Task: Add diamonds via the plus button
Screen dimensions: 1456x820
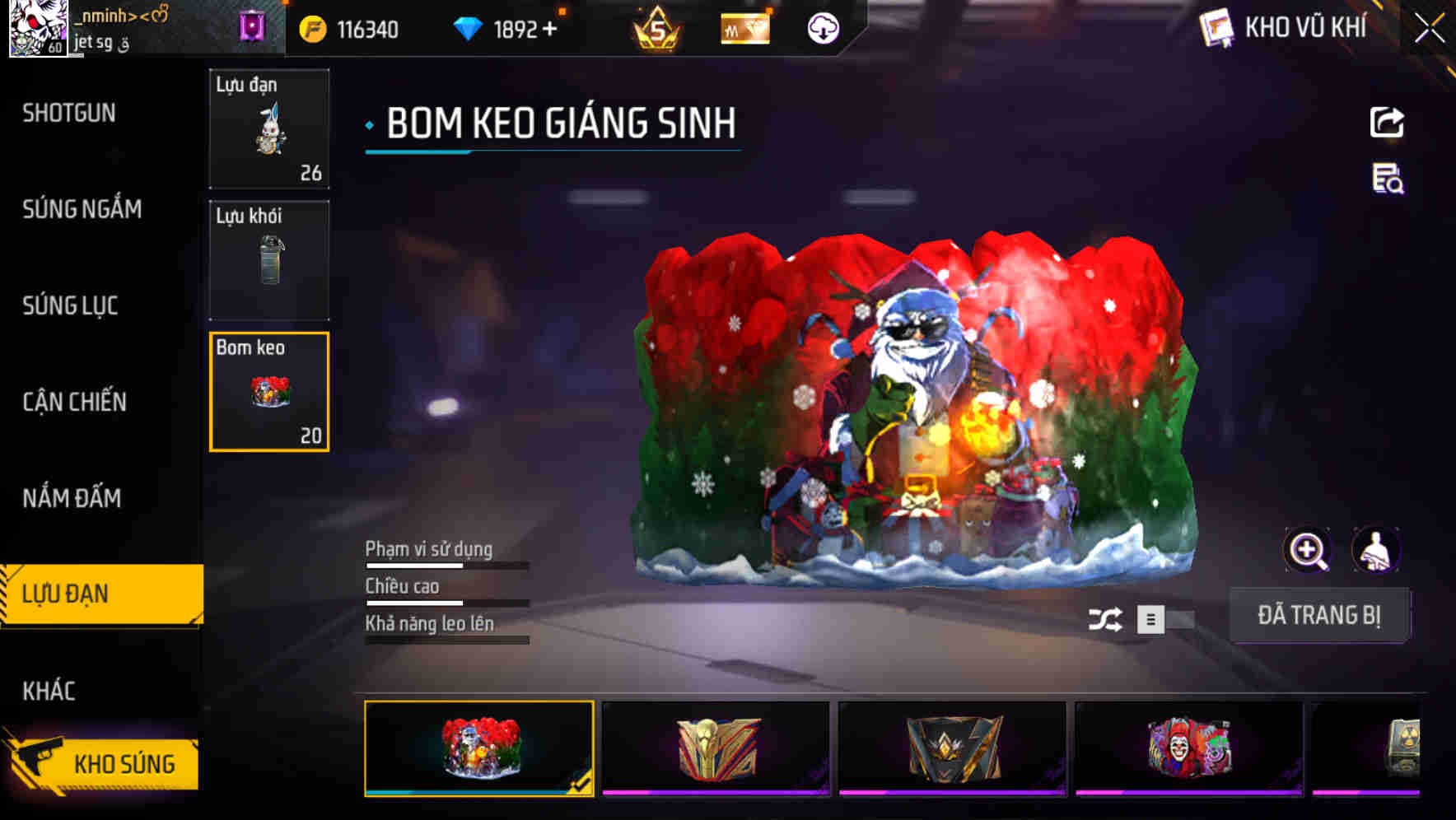Action: [x=550, y=28]
